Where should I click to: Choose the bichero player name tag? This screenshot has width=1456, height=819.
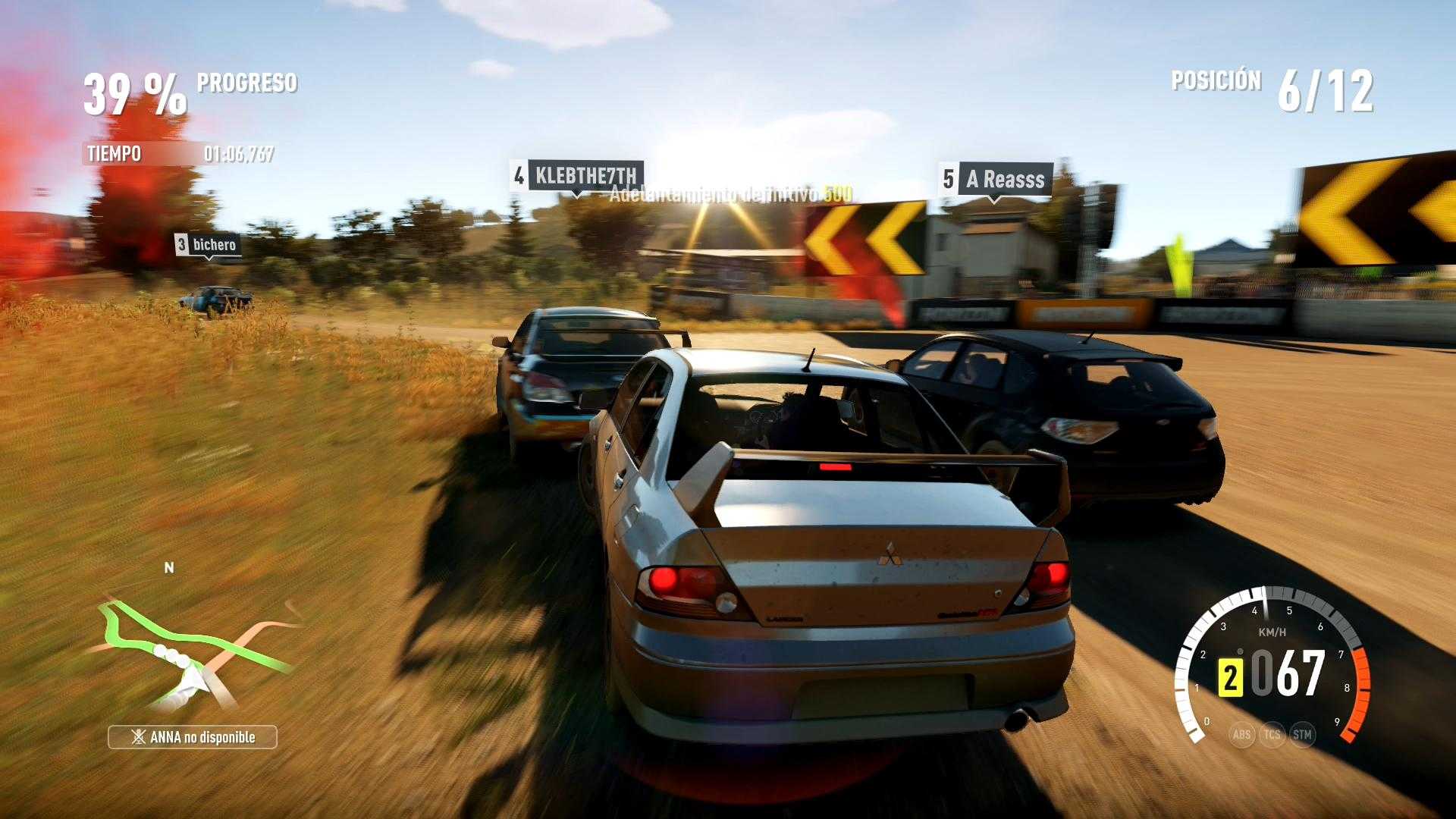[x=207, y=244]
